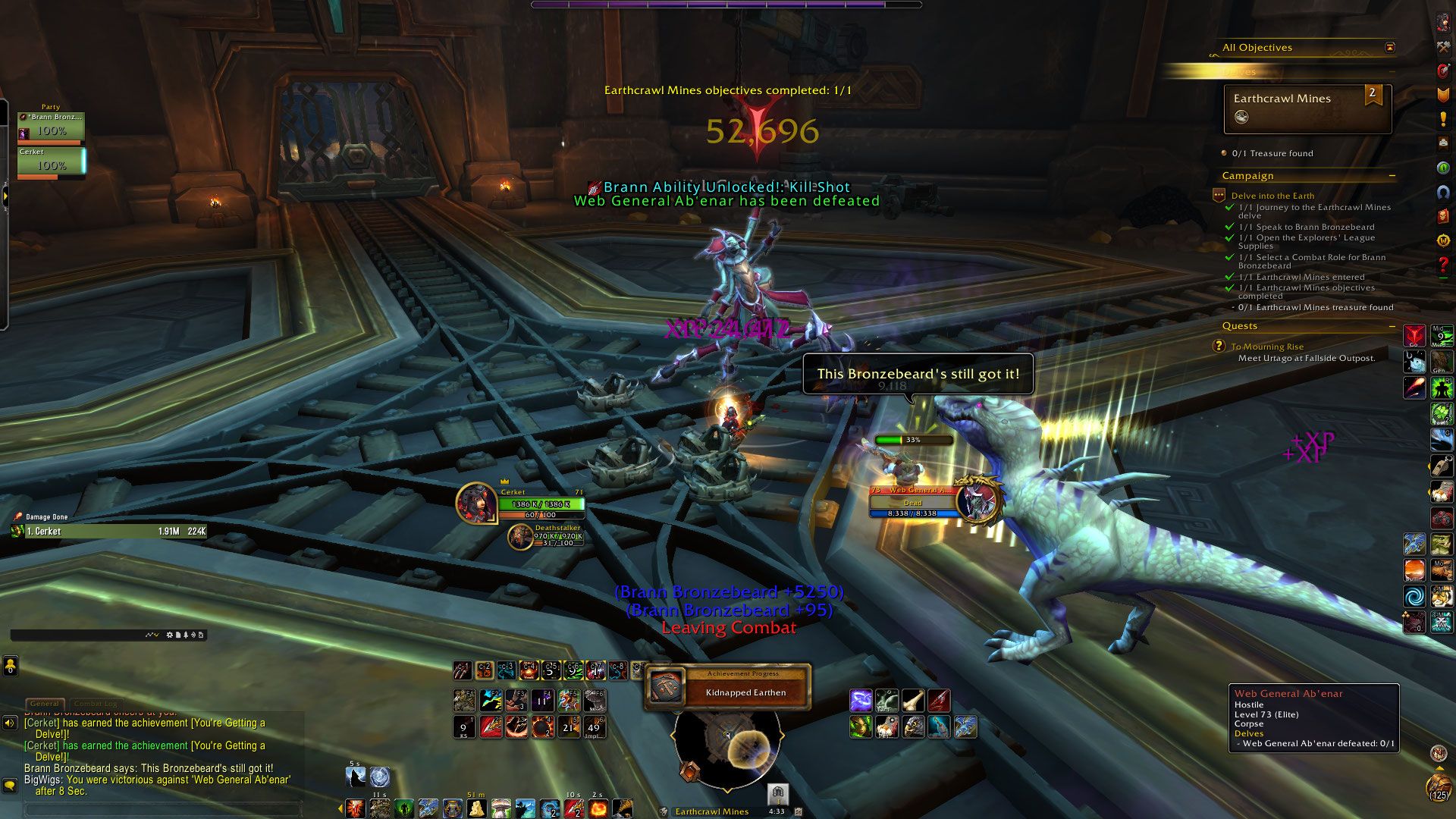The height and width of the screenshot is (819, 1456).
Task: Select the General chat tab
Action: (x=45, y=704)
